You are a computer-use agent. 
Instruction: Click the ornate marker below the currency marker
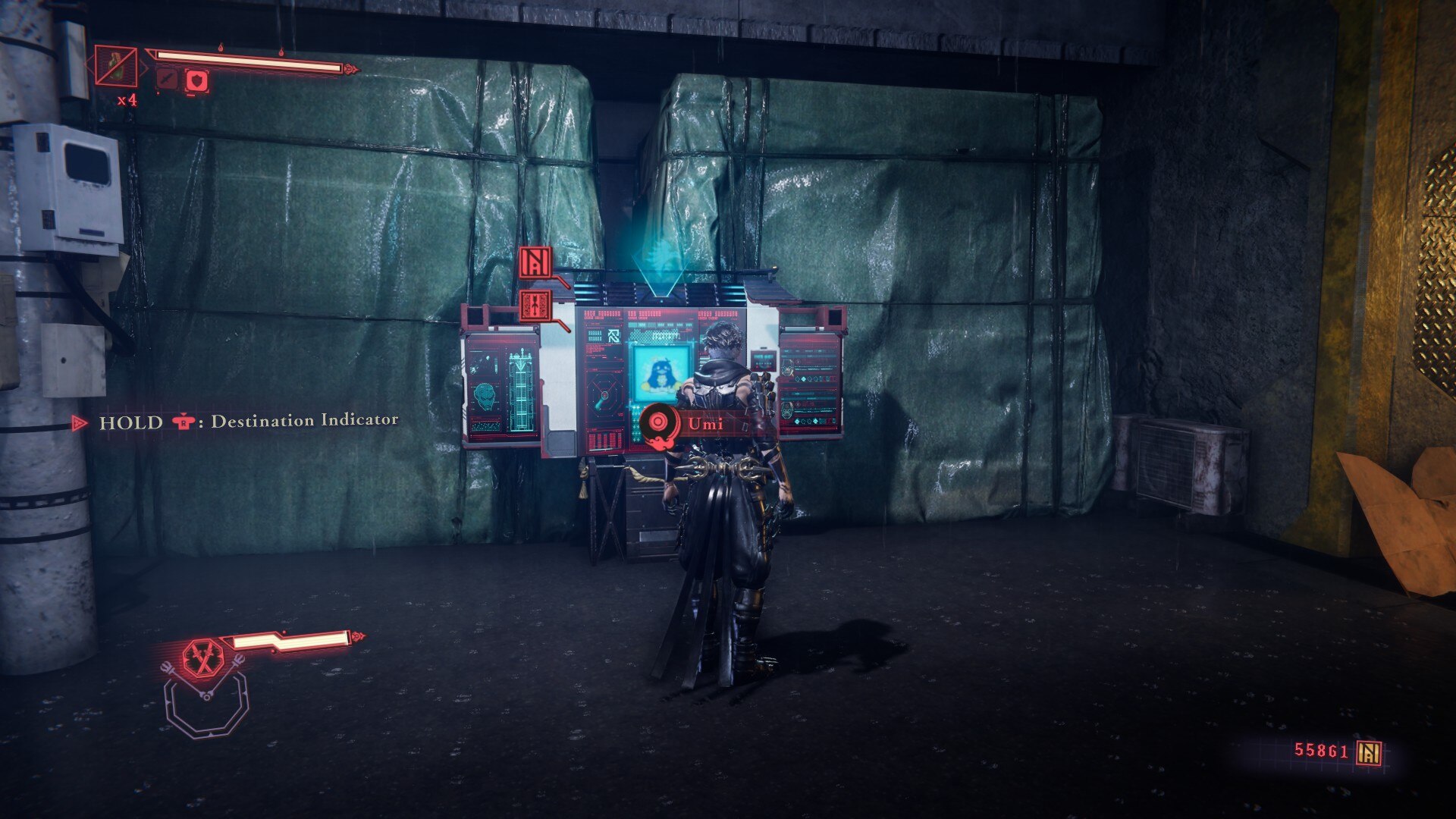tap(536, 305)
